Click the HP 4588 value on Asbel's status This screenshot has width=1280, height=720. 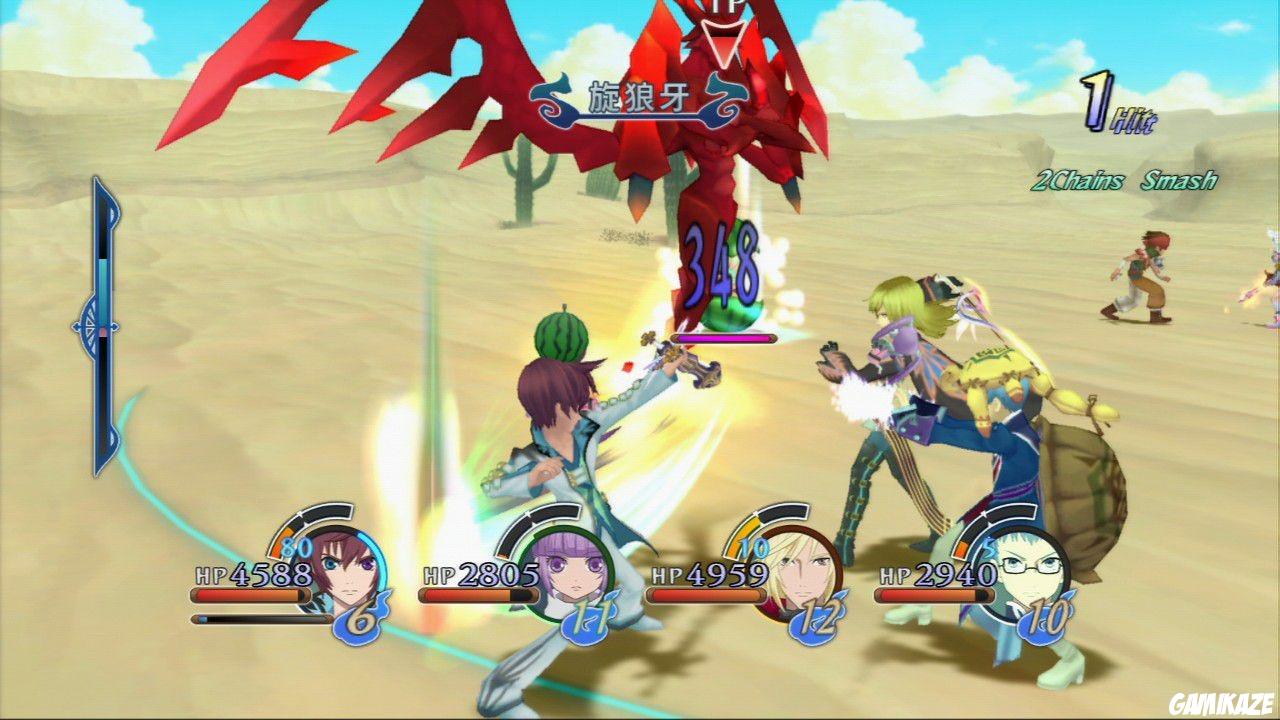click(252, 575)
